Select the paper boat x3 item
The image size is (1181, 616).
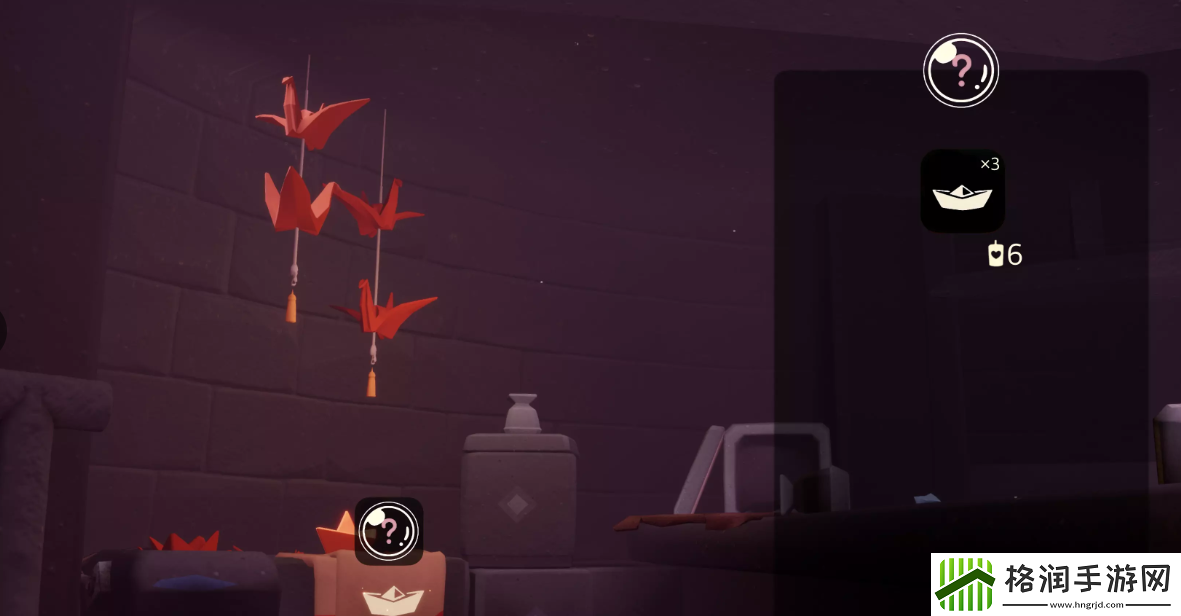pos(962,191)
